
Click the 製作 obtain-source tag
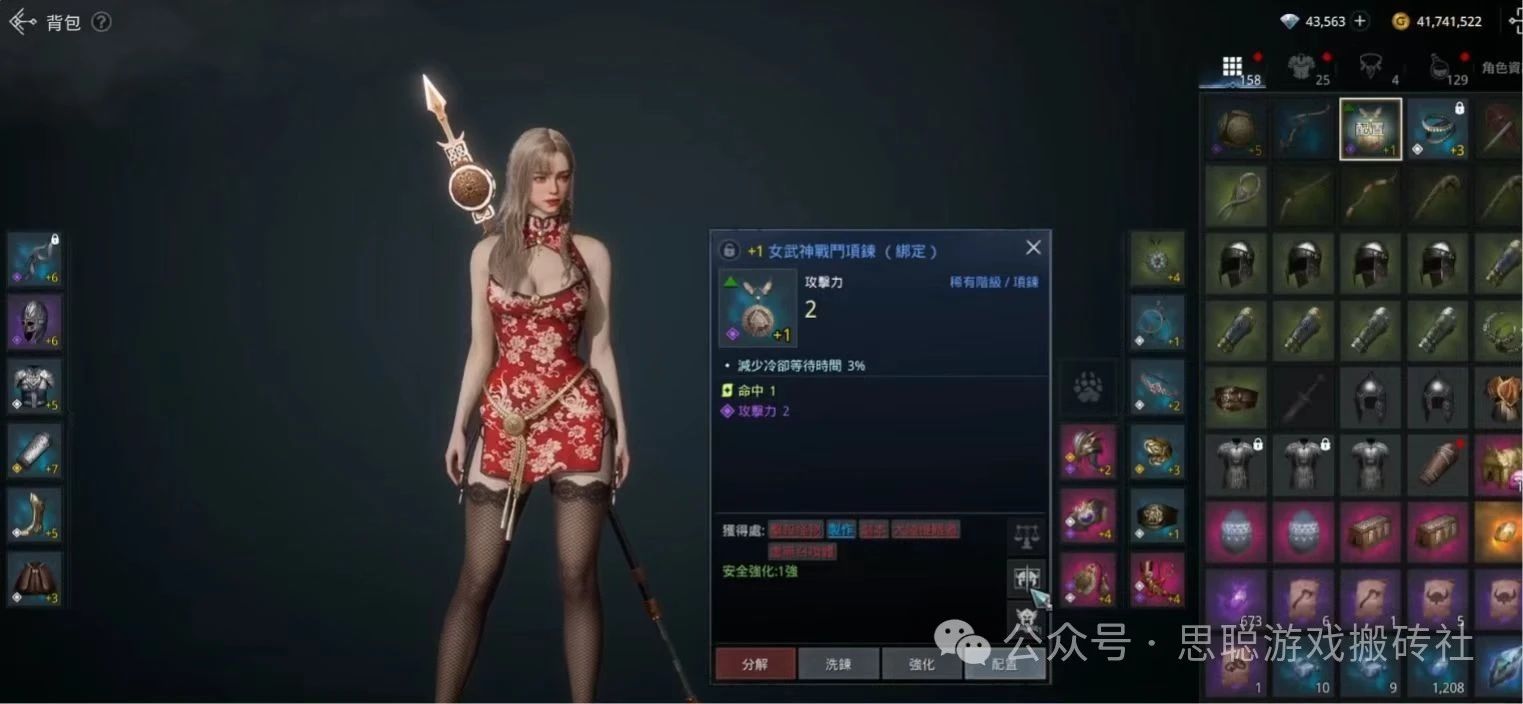coord(841,530)
